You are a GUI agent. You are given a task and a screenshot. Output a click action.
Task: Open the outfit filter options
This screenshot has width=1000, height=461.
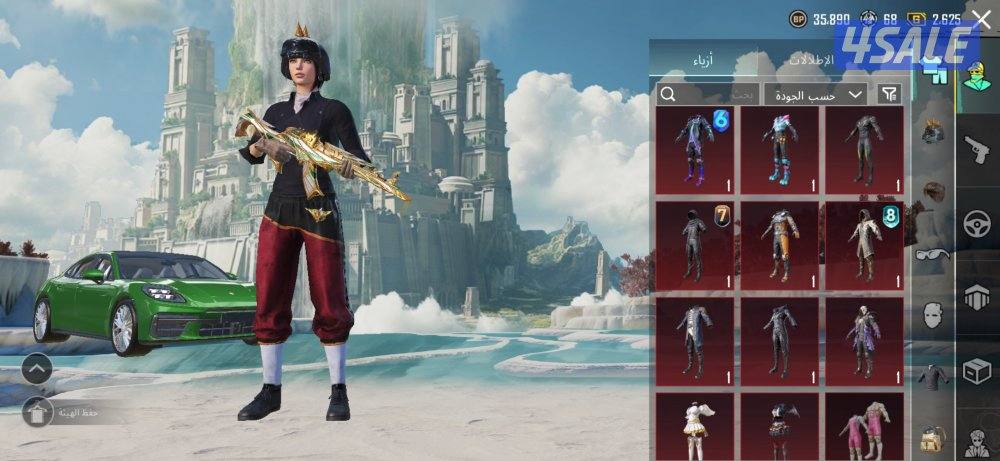(x=888, y=94)
